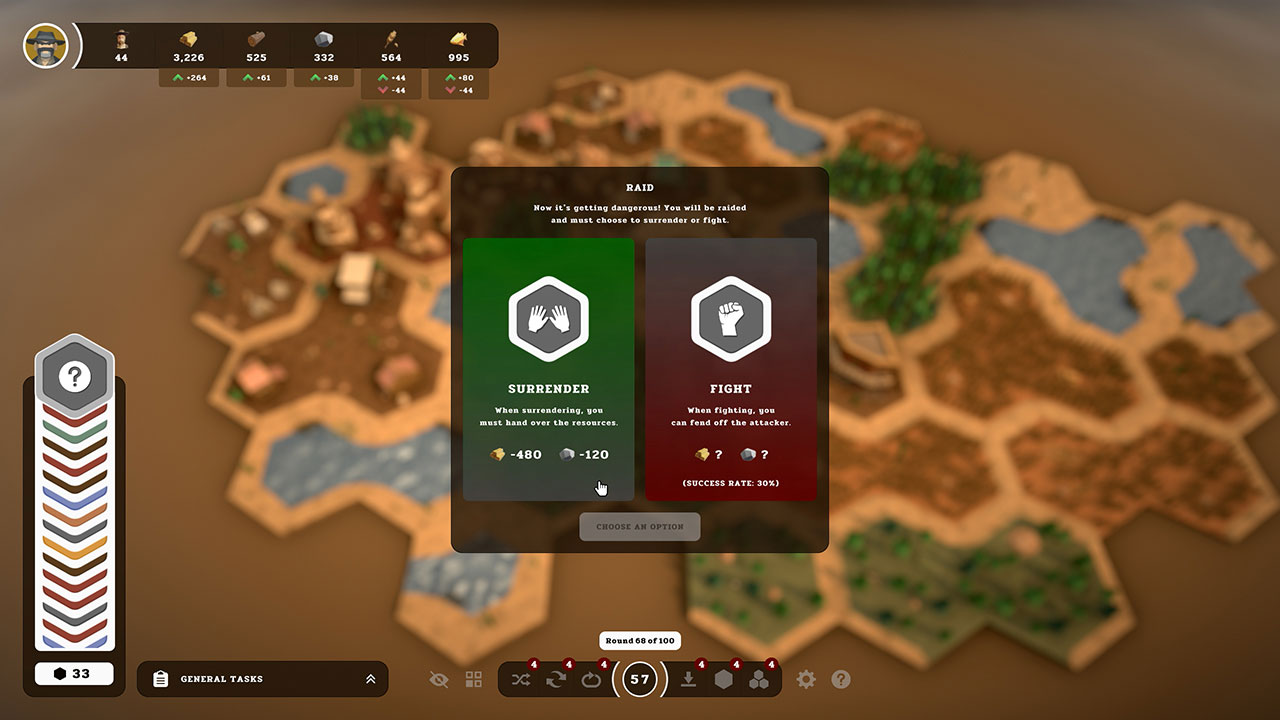Screen dimensions: 1280x720
Task: Click the redo/swap arrows icon
Action: tap(556, 679)
